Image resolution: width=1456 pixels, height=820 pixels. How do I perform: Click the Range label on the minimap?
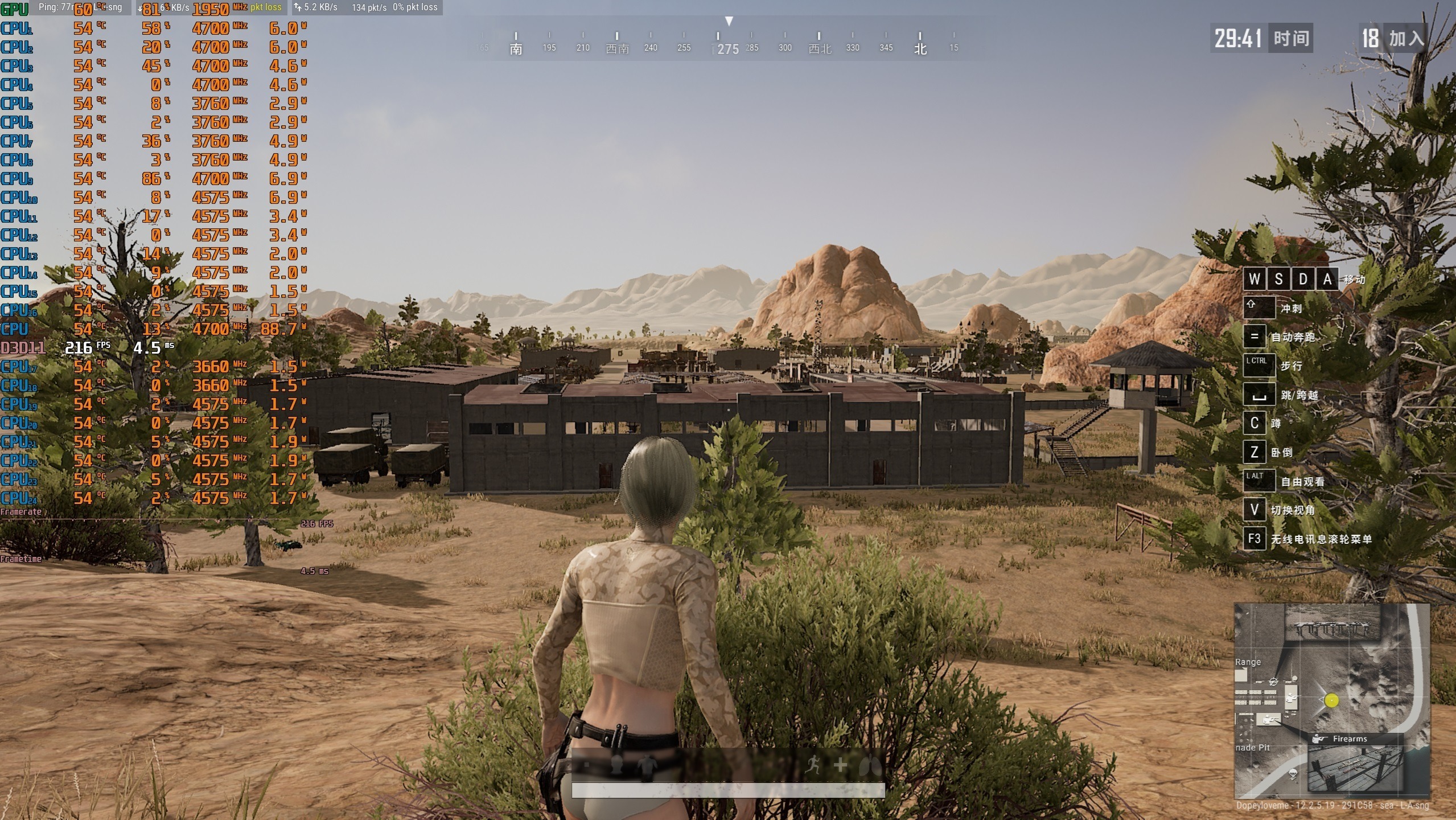click(1248, 662)
